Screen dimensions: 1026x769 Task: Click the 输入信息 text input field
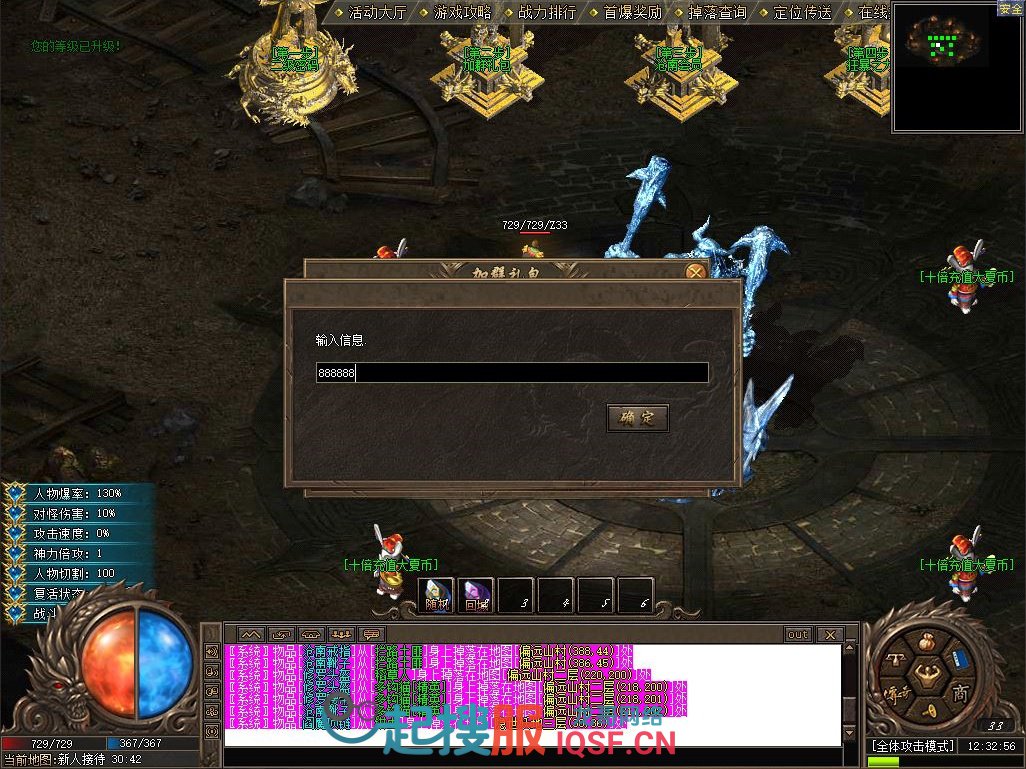[512, 373]
